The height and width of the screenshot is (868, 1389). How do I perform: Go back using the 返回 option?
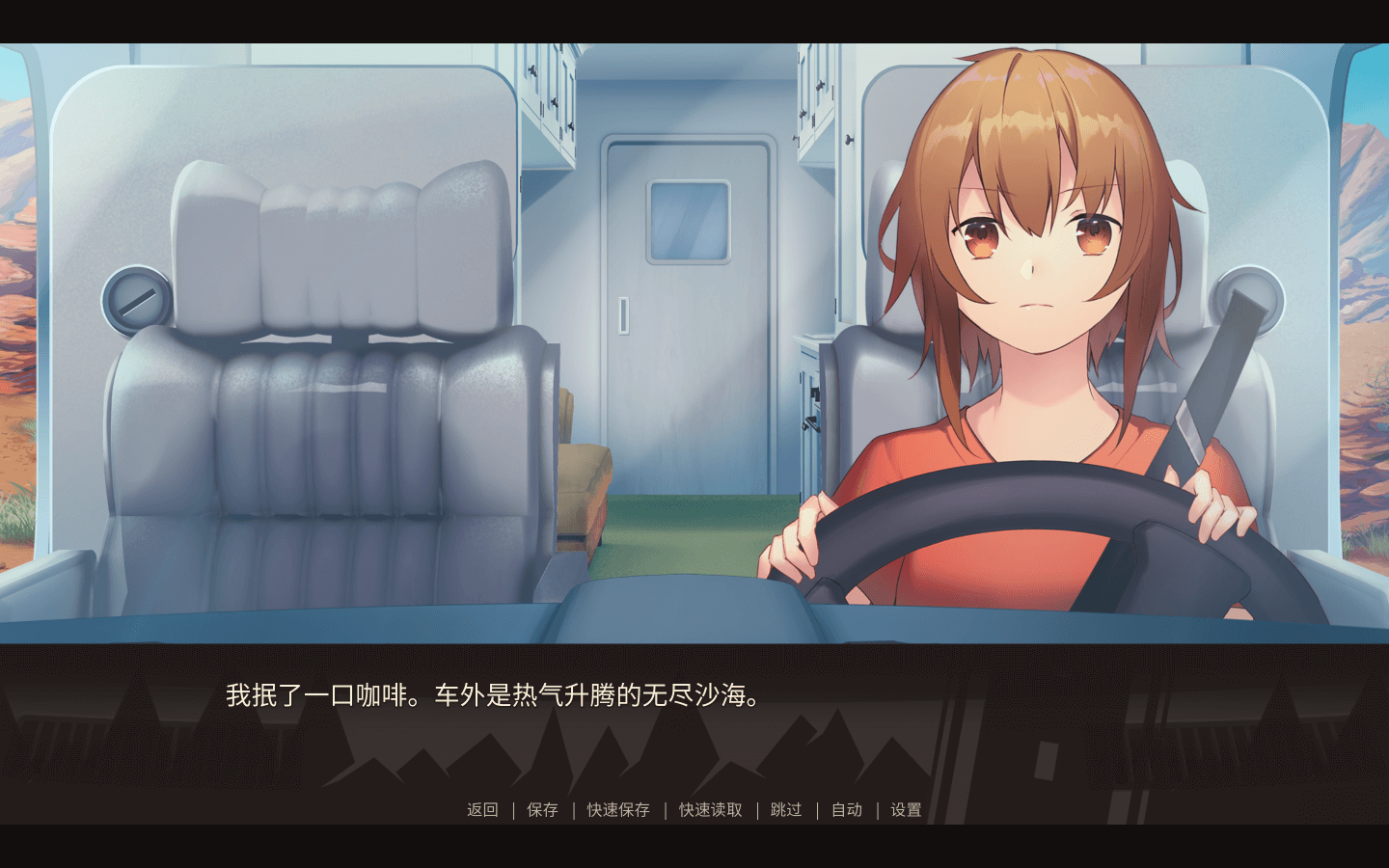click(480, 810)
